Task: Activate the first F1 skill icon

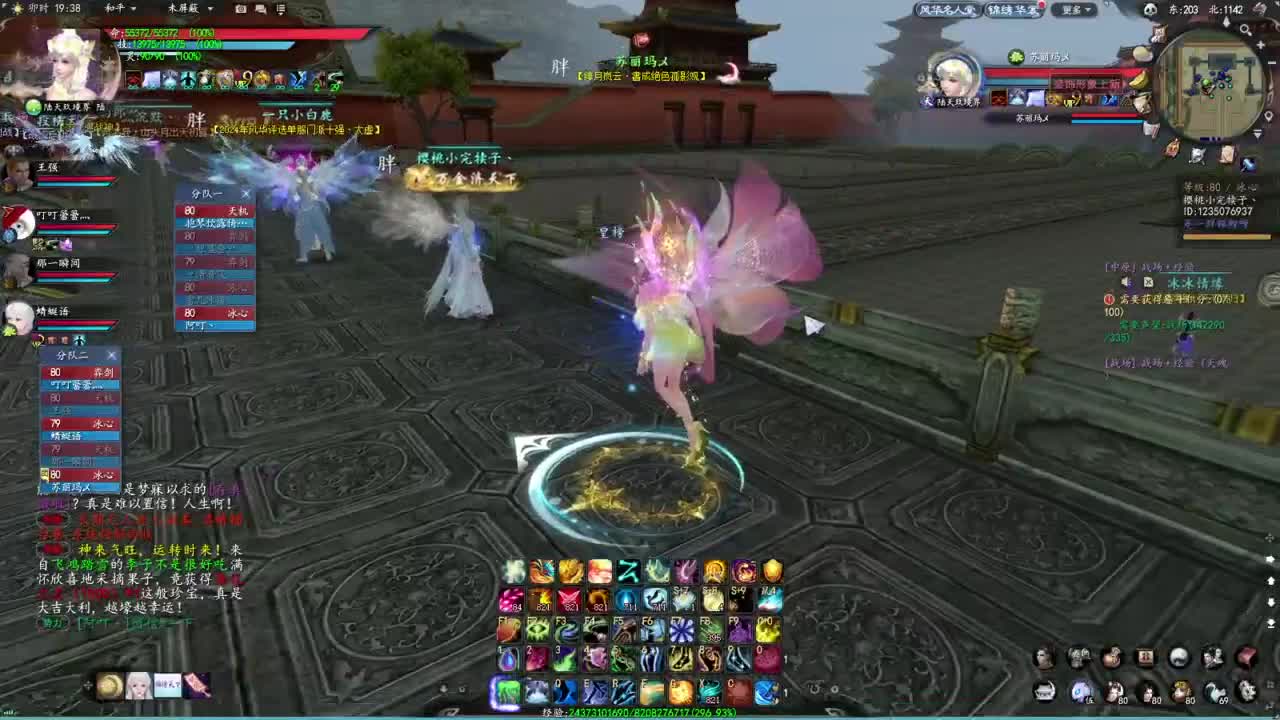Action: tap(508, 628)
